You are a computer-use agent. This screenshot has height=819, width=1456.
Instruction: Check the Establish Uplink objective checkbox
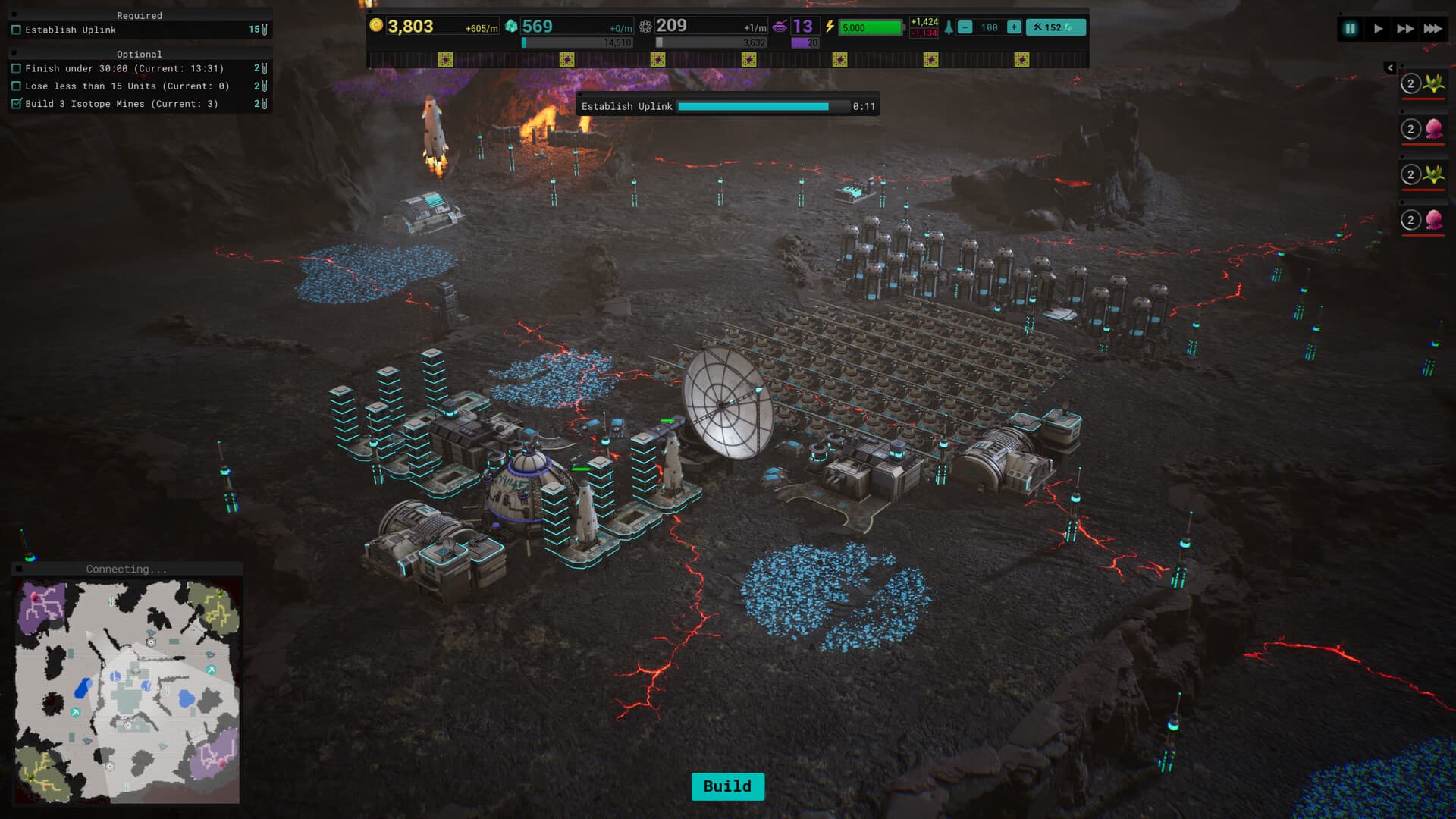point(17,30)
